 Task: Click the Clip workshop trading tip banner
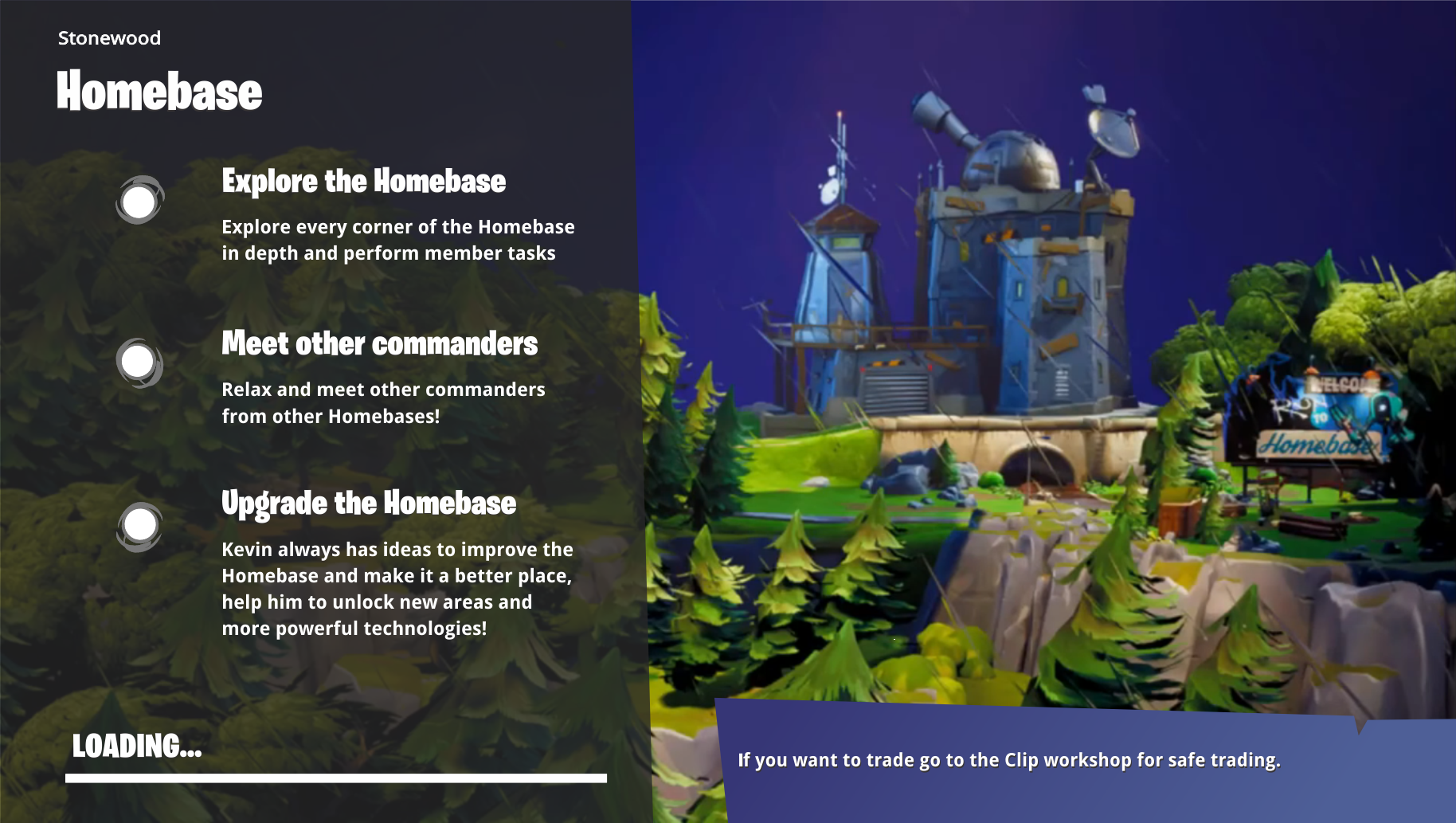pyautogui.click(x=1011, y=759)
